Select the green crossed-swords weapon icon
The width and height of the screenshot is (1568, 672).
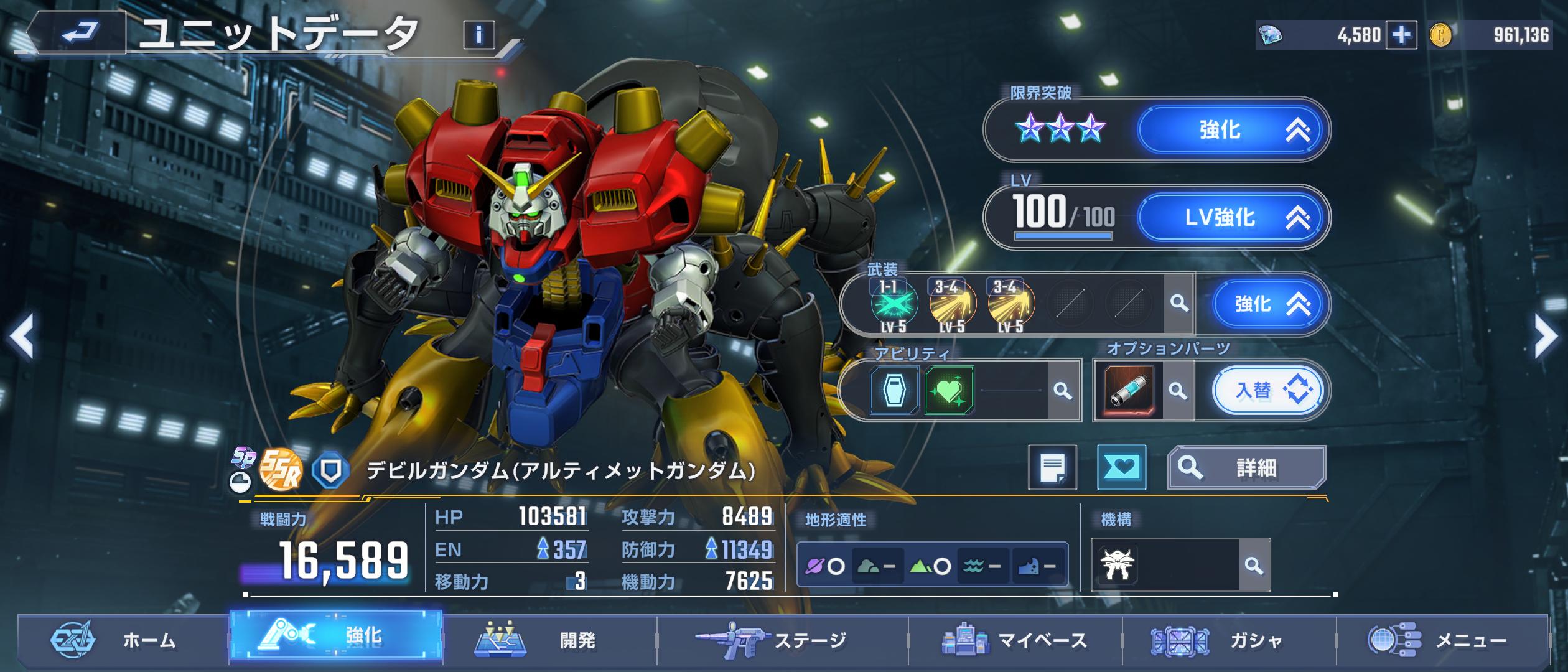[x=894, y=304]
